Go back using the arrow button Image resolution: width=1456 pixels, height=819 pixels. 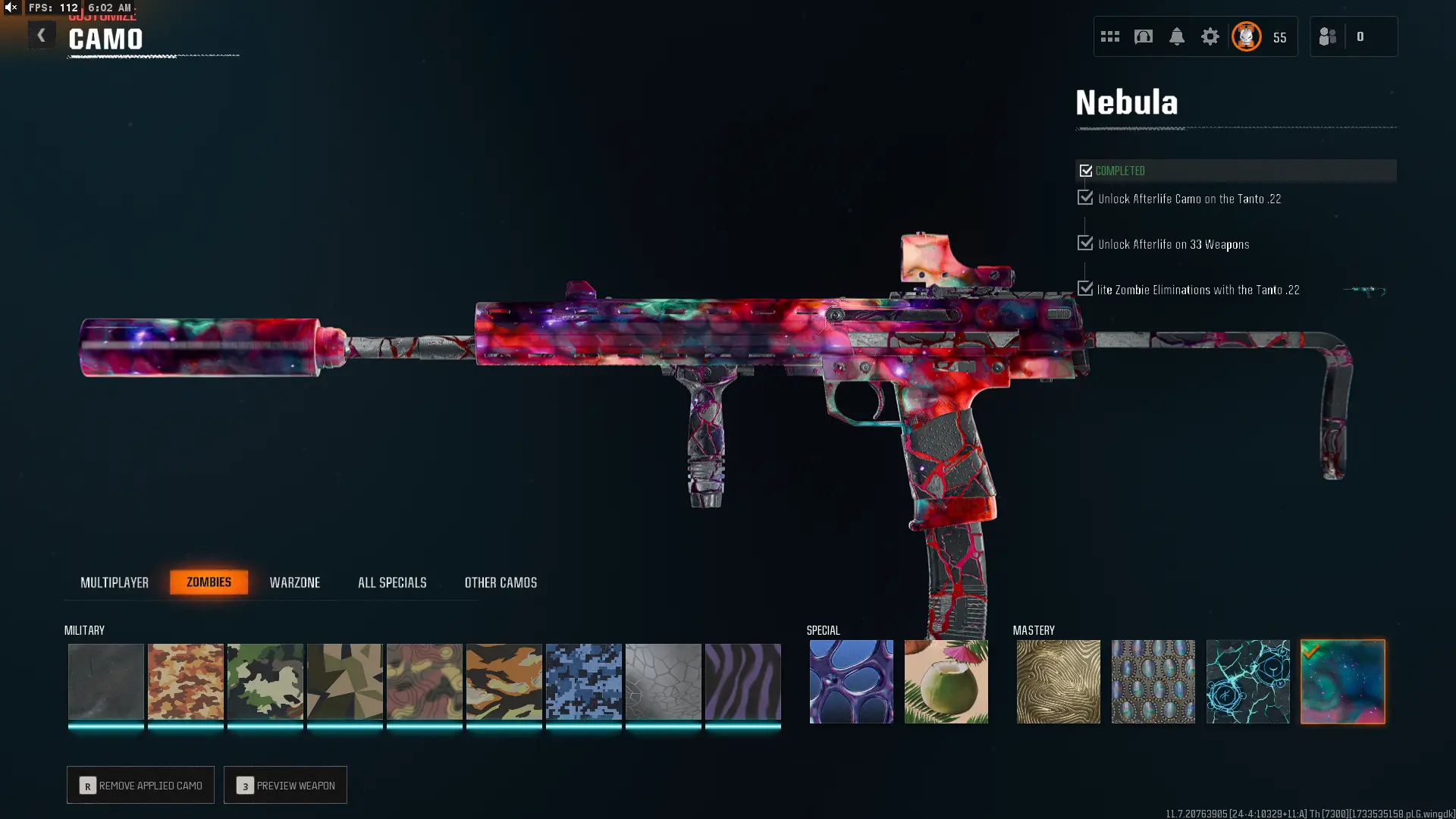point(42,36)
